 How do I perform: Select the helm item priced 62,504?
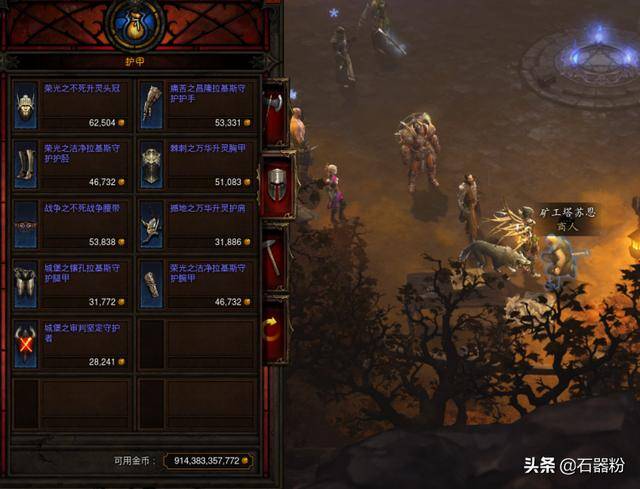(71, 106)
